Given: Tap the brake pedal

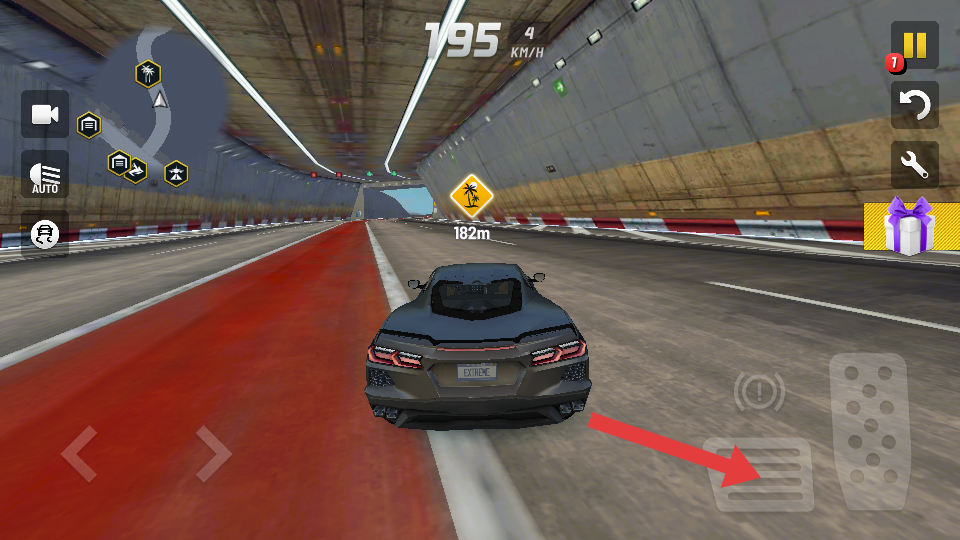Looking at the screenshot, I should [x=759, y=474].
